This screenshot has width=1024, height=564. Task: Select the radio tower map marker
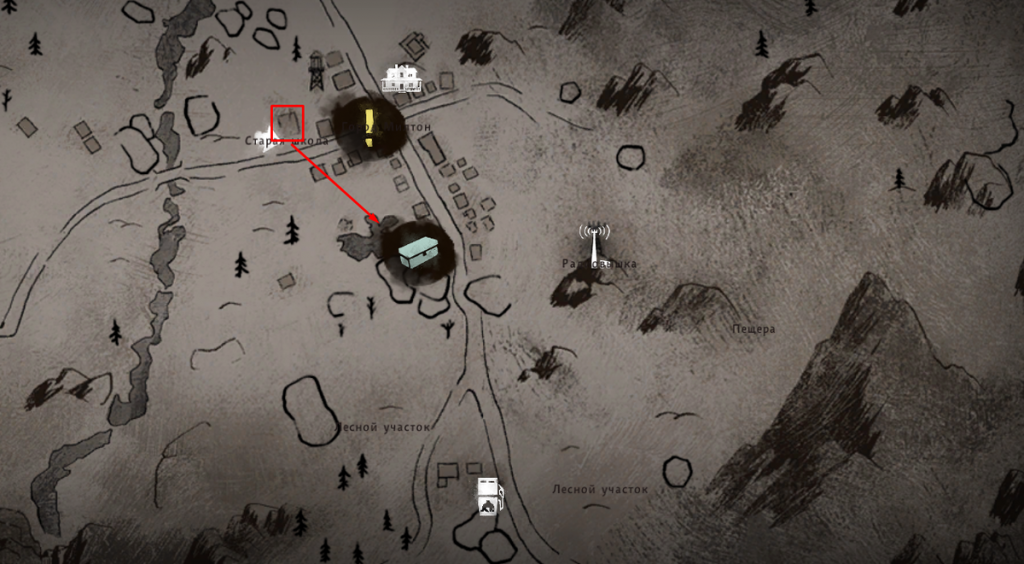[x=594, y=241]
